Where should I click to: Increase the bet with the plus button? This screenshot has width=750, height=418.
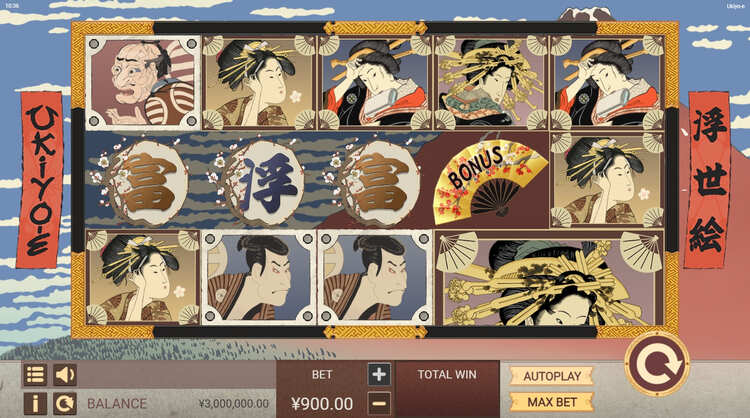[379, 375]
